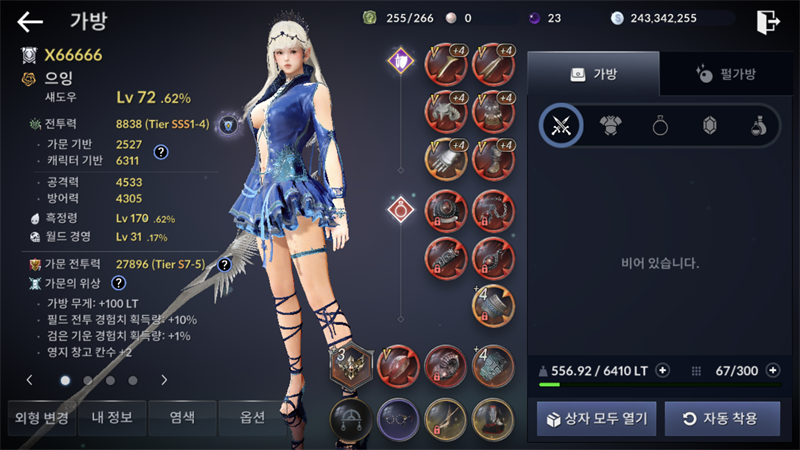800x450 pixels.
Task: Select the ring accessory filter
Action: (x=660, y=126)
